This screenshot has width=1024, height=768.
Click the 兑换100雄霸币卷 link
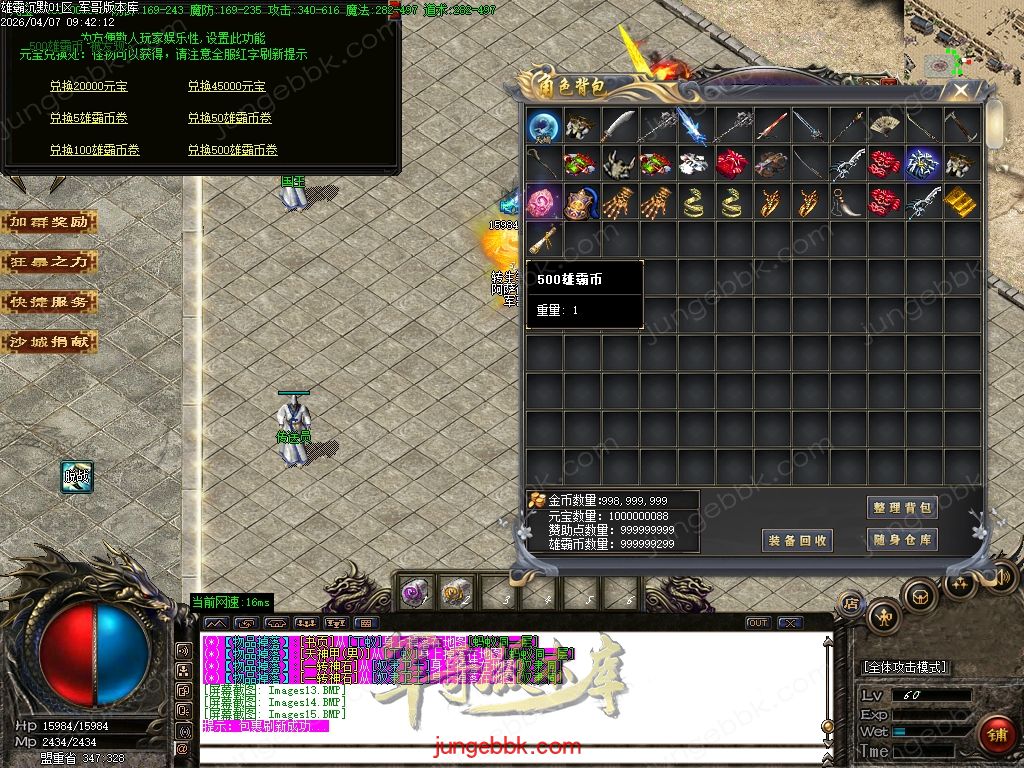[94, 150]
